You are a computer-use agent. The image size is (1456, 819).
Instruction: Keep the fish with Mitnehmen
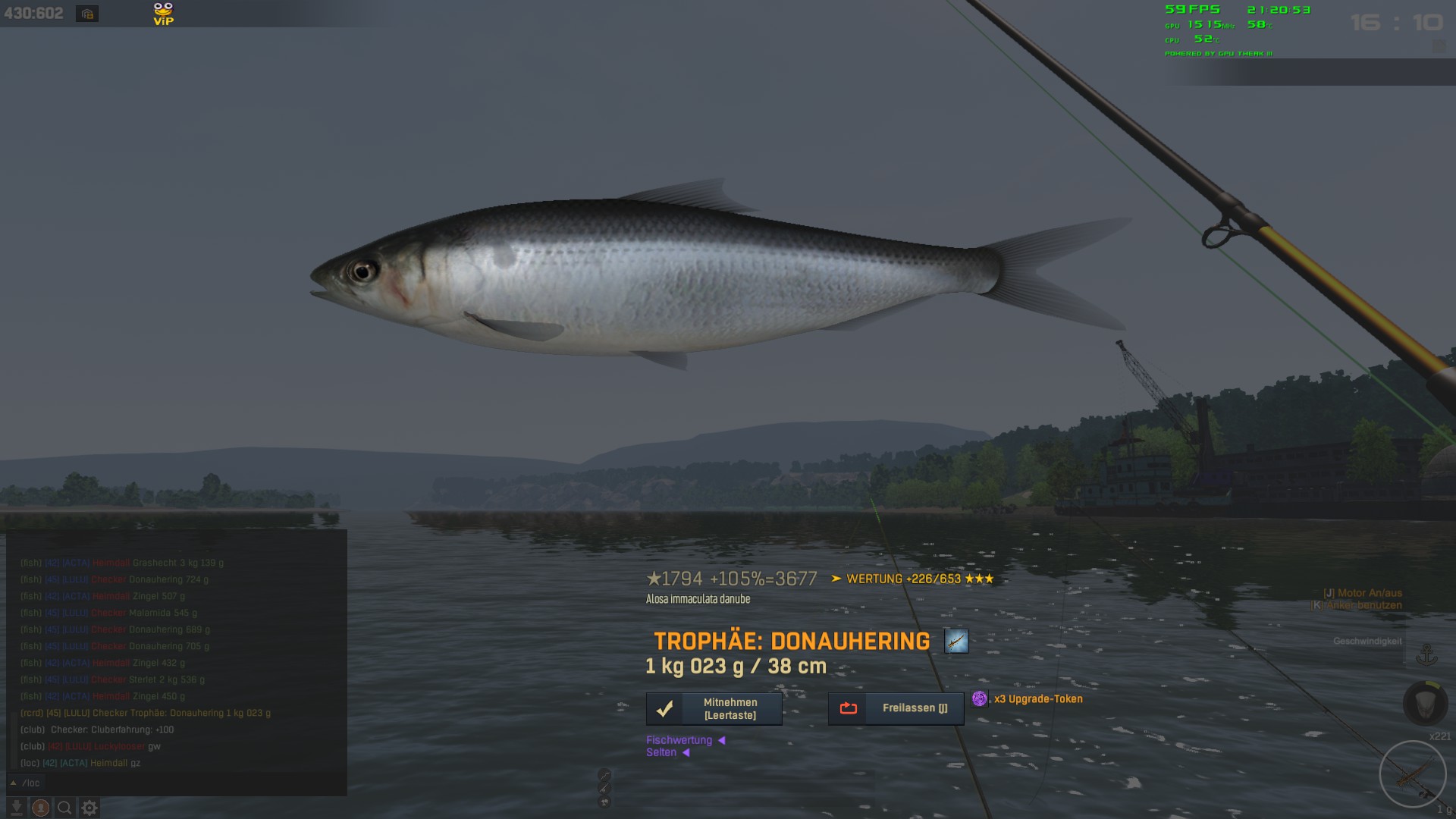click(714, 708)
